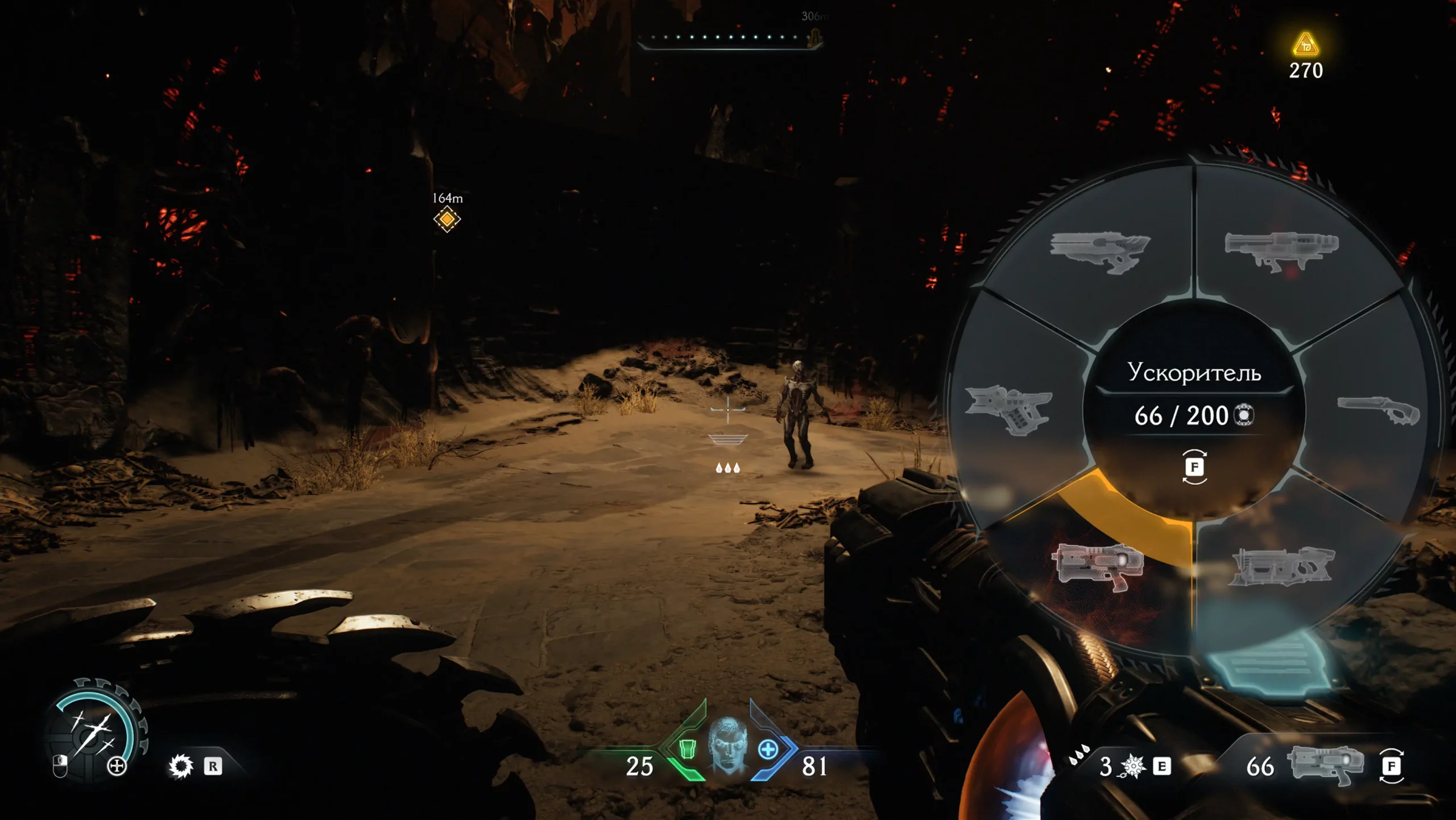Screen dimensions: 1456x820
Task: Click the gold triangle currency icon
Action: (x=1306, y=44)
